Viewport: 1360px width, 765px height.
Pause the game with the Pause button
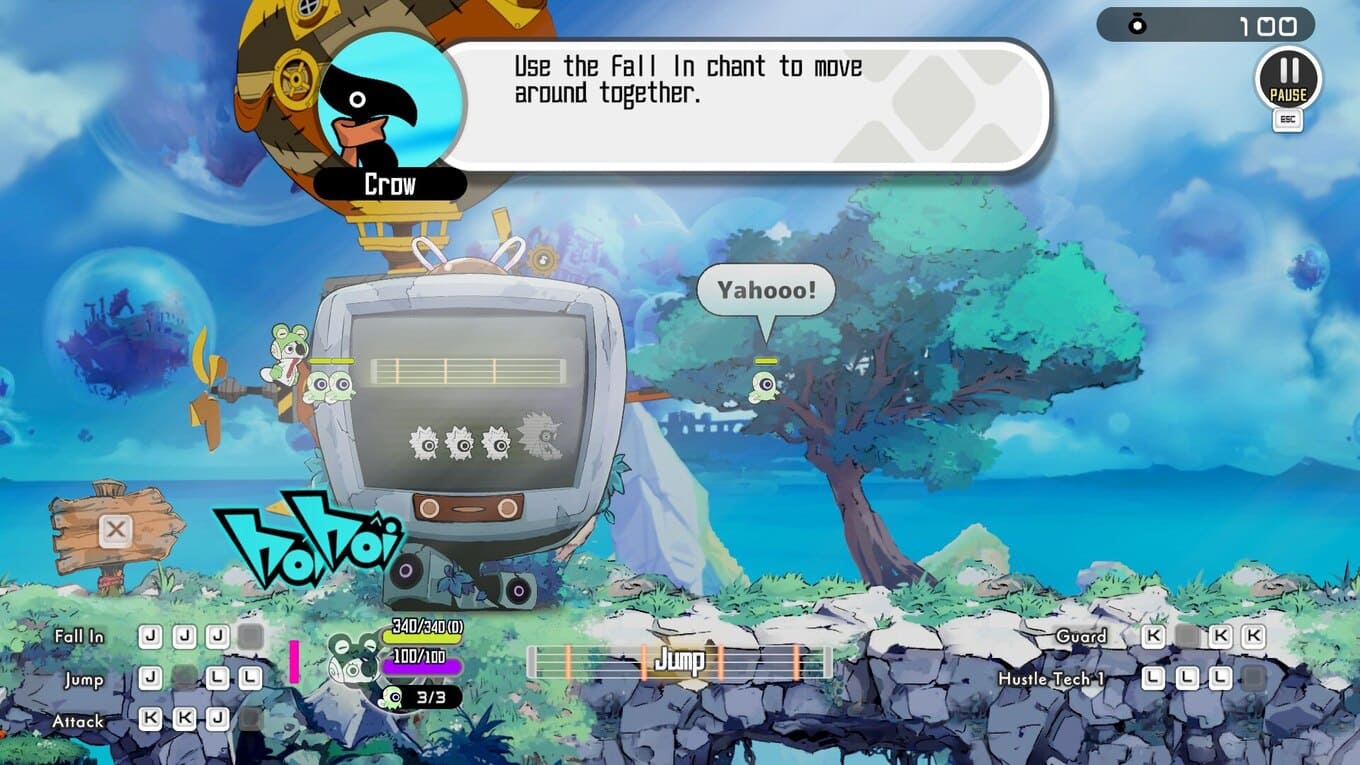click(x=1288, y=78)
